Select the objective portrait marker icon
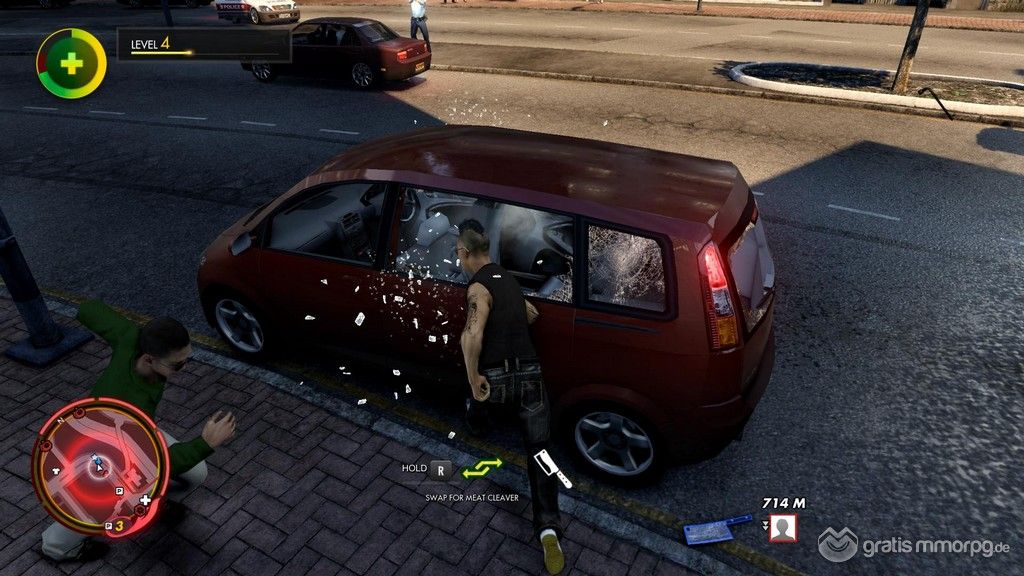The width and height of the screenshot is (1024, 576). pyautogui.click(x=782, y=527)
